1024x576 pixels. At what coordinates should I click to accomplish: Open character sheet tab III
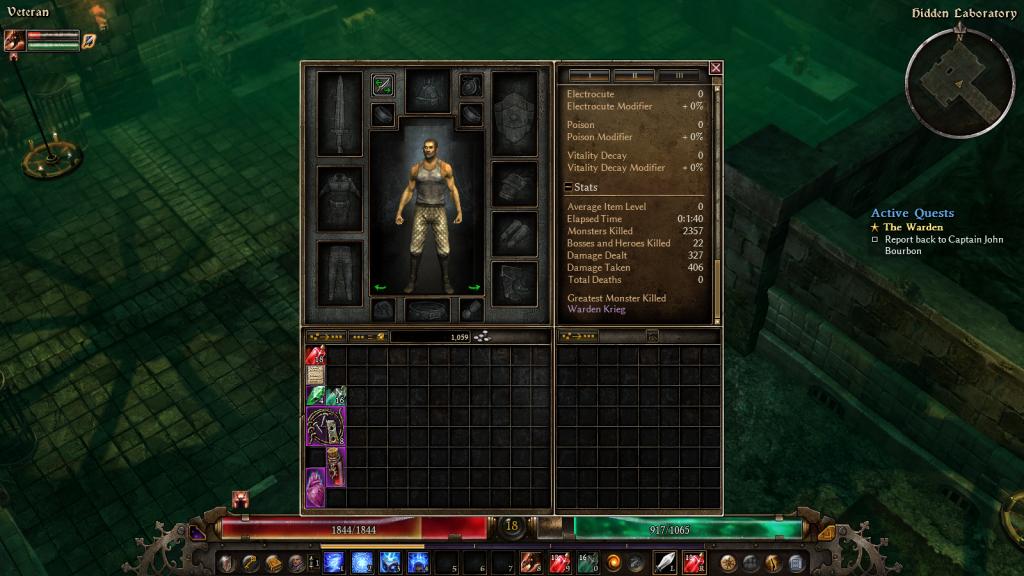point(679,75)
